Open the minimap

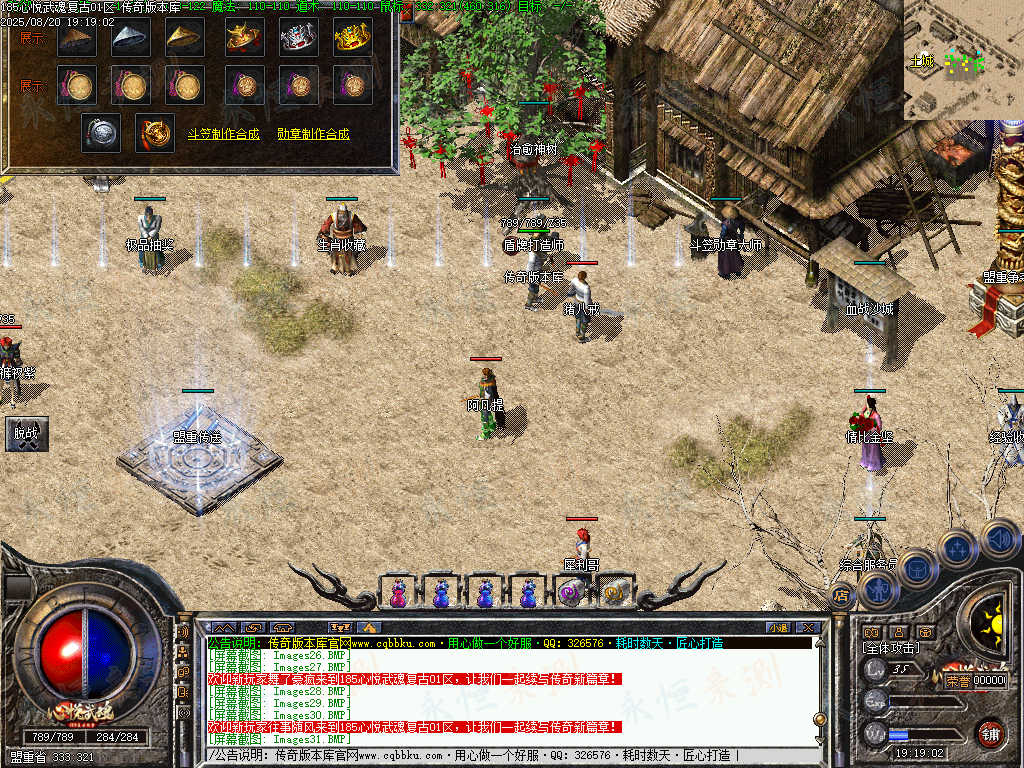coord(964,60)
